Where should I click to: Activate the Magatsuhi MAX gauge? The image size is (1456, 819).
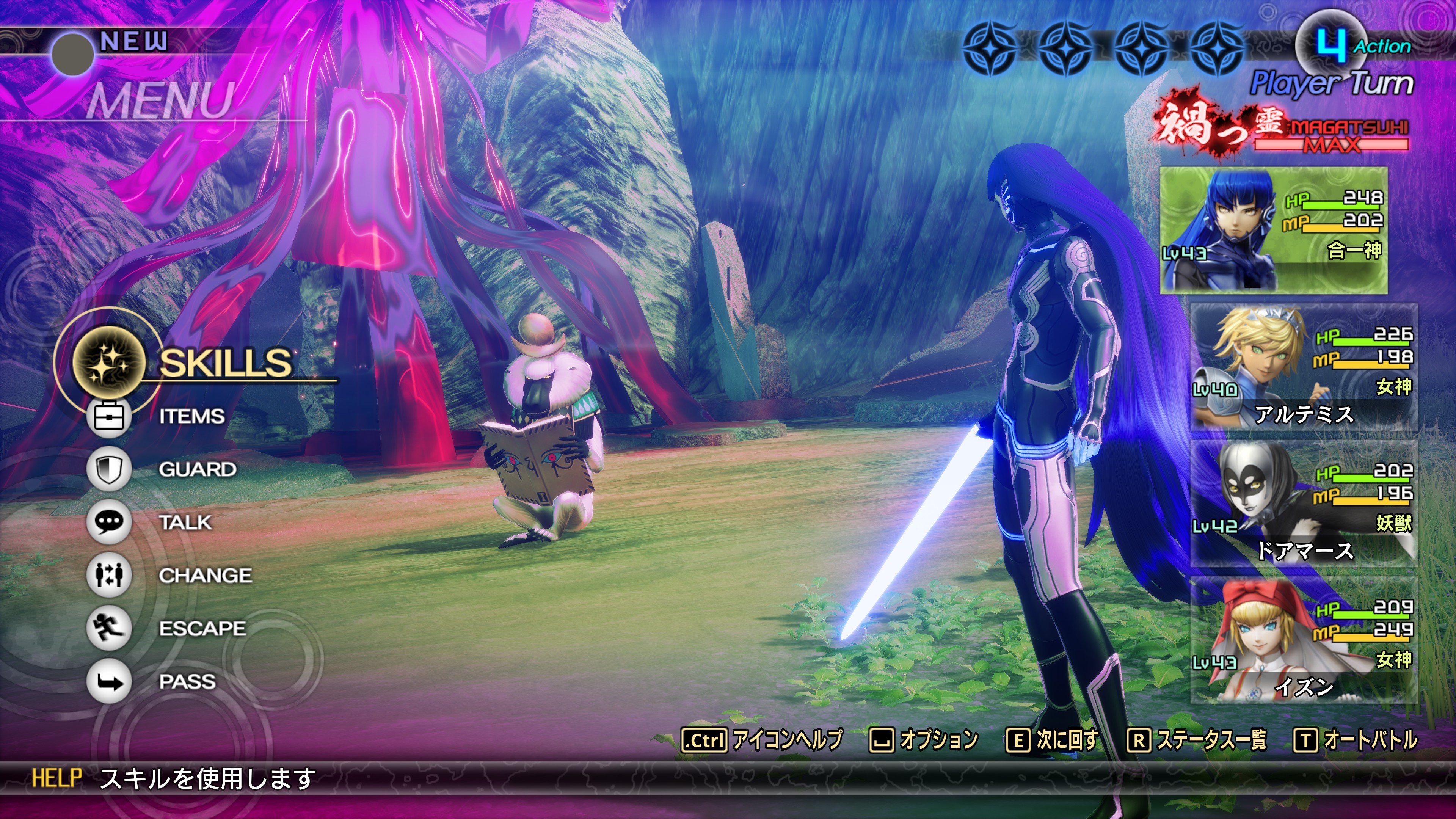pyautogui.click(x=1330, y=136)
